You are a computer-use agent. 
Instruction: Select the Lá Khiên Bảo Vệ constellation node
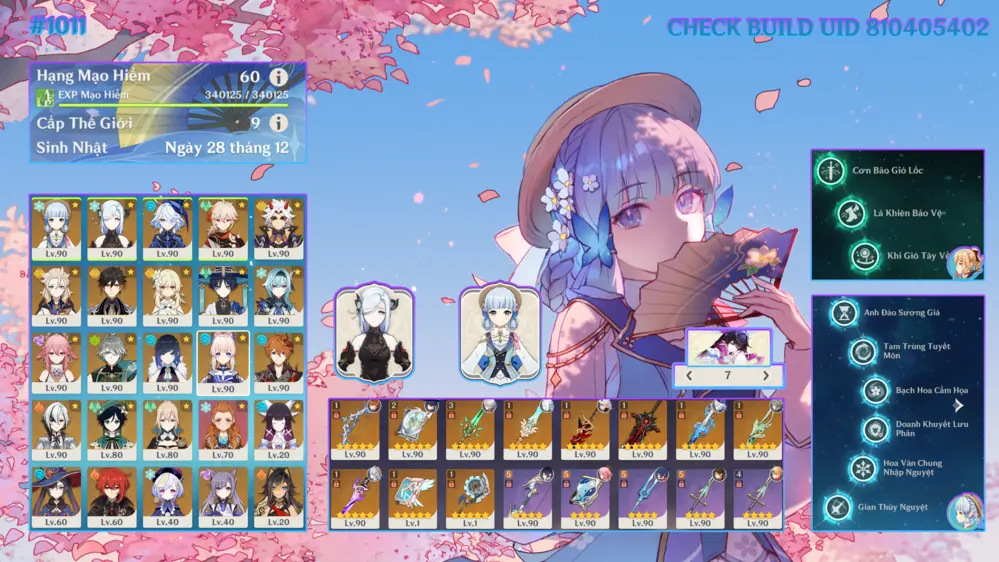click(x=851, y=213)
